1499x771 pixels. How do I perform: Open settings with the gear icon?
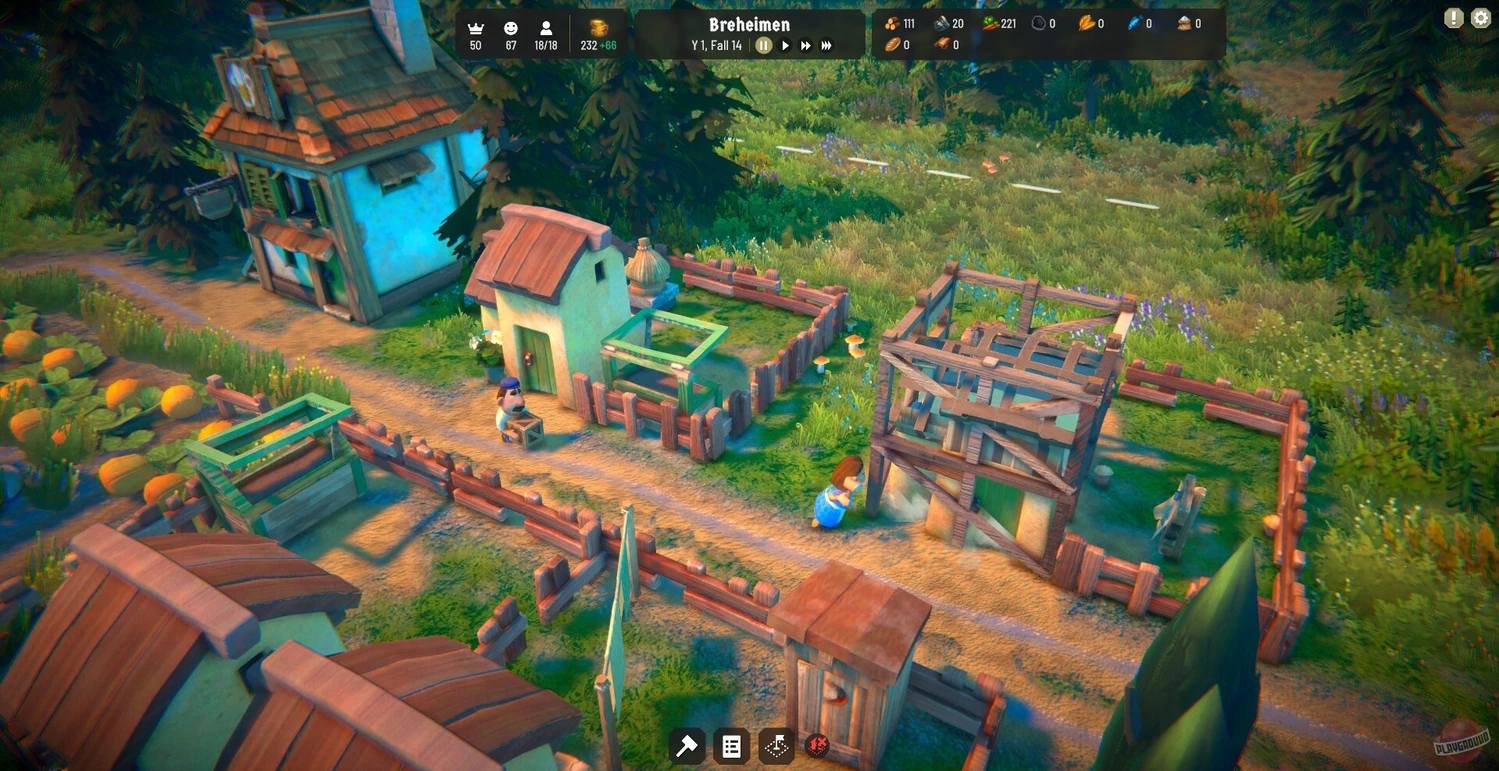[1480, 18]
